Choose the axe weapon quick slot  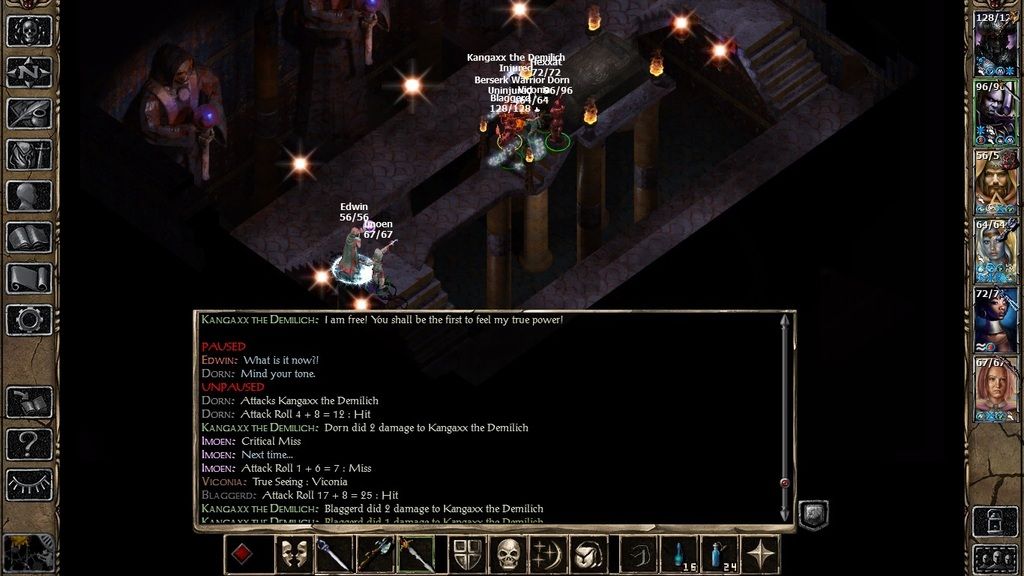pos(374,554)
